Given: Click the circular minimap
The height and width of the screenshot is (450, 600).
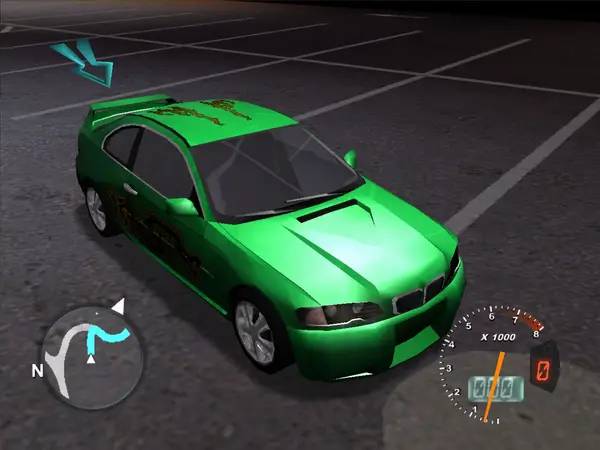Looking at the screenshot, I should 94,355.
